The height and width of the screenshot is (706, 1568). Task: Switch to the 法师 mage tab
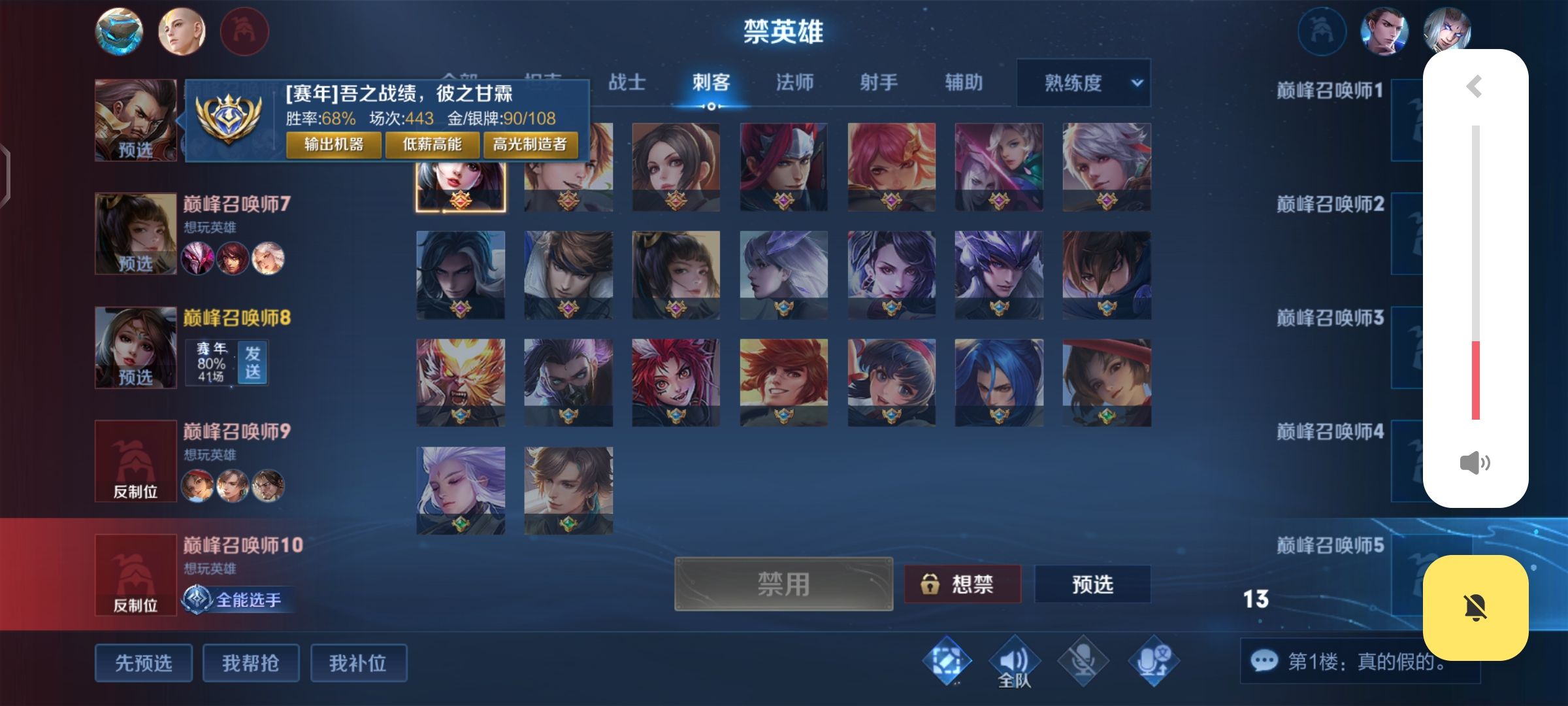(794, 82)
